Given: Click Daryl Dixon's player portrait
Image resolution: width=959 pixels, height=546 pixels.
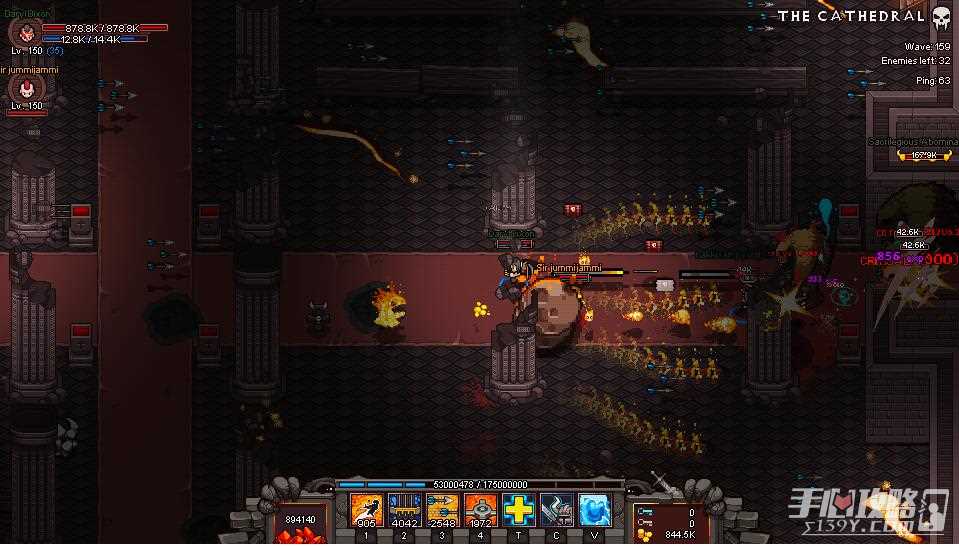Looking at the screenshot, I should click(22, 31).
